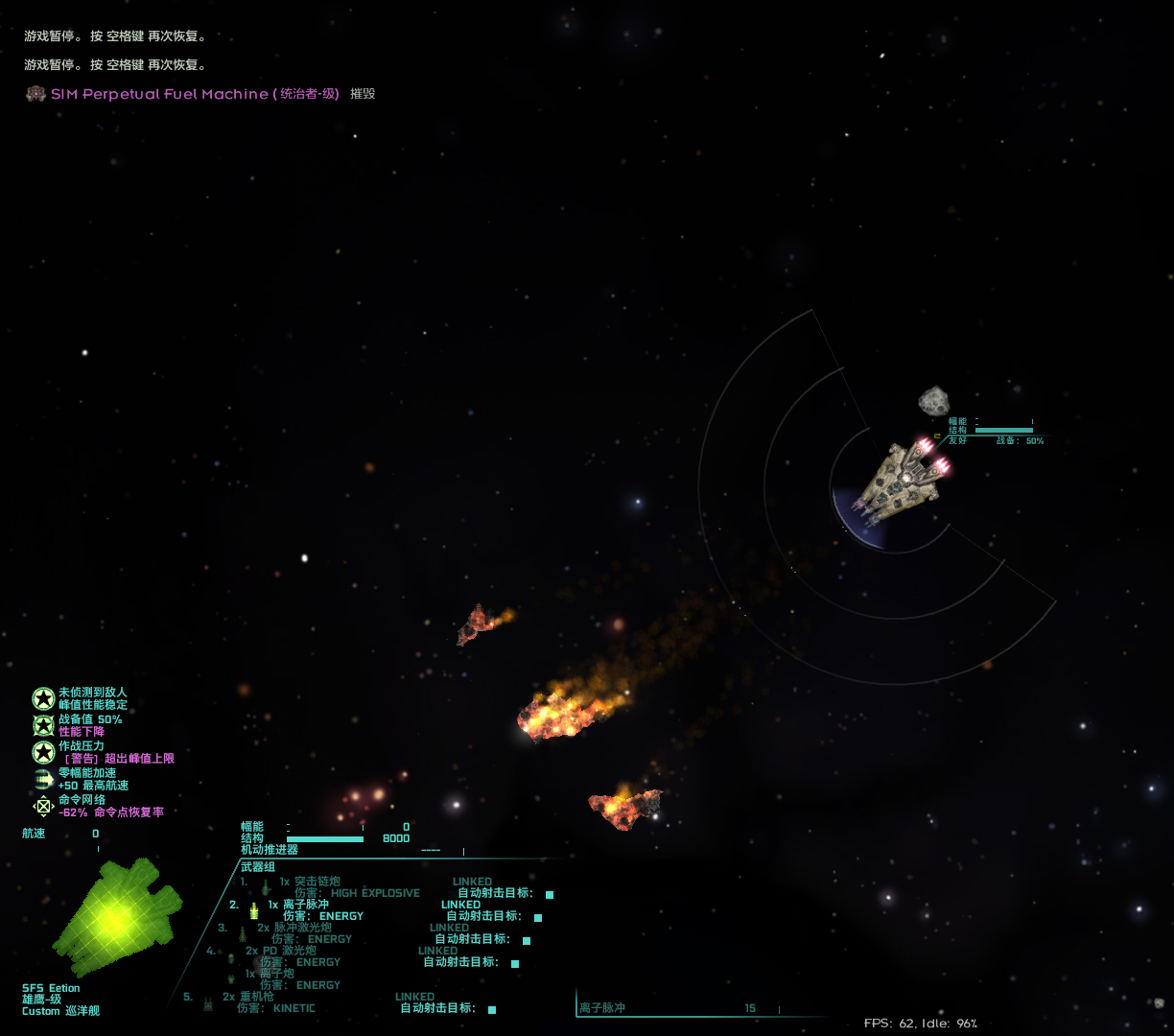Click the combat stress warning status icon

43,752
